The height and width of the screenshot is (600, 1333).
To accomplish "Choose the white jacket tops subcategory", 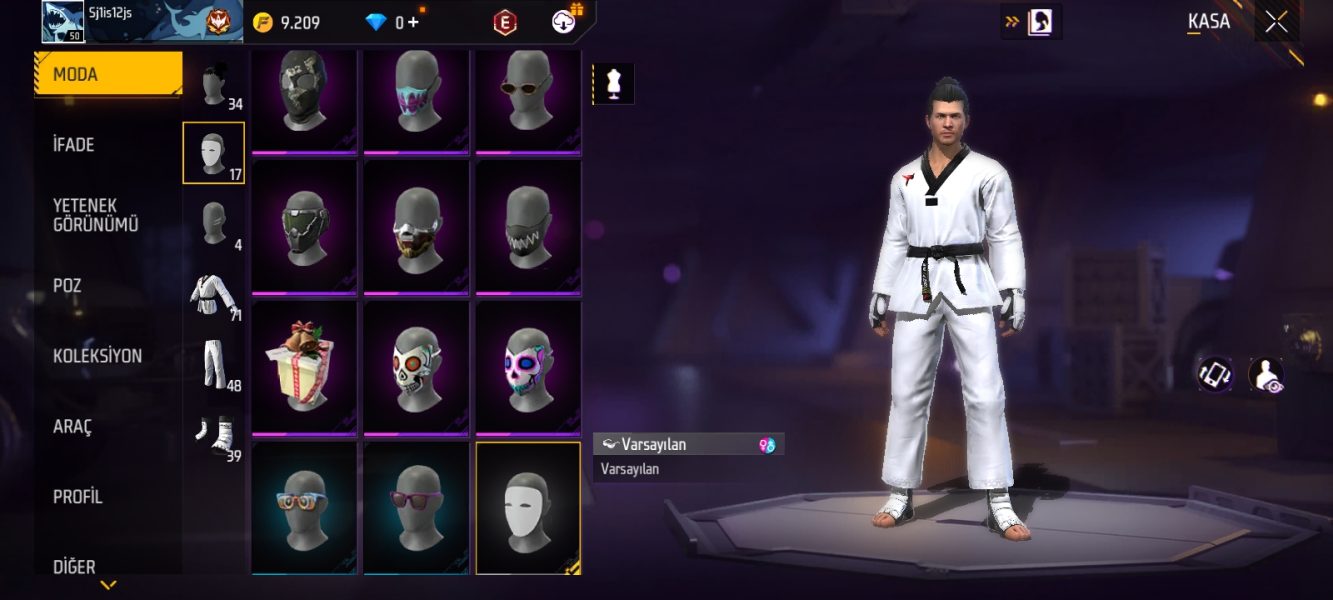I will (213, 297).
